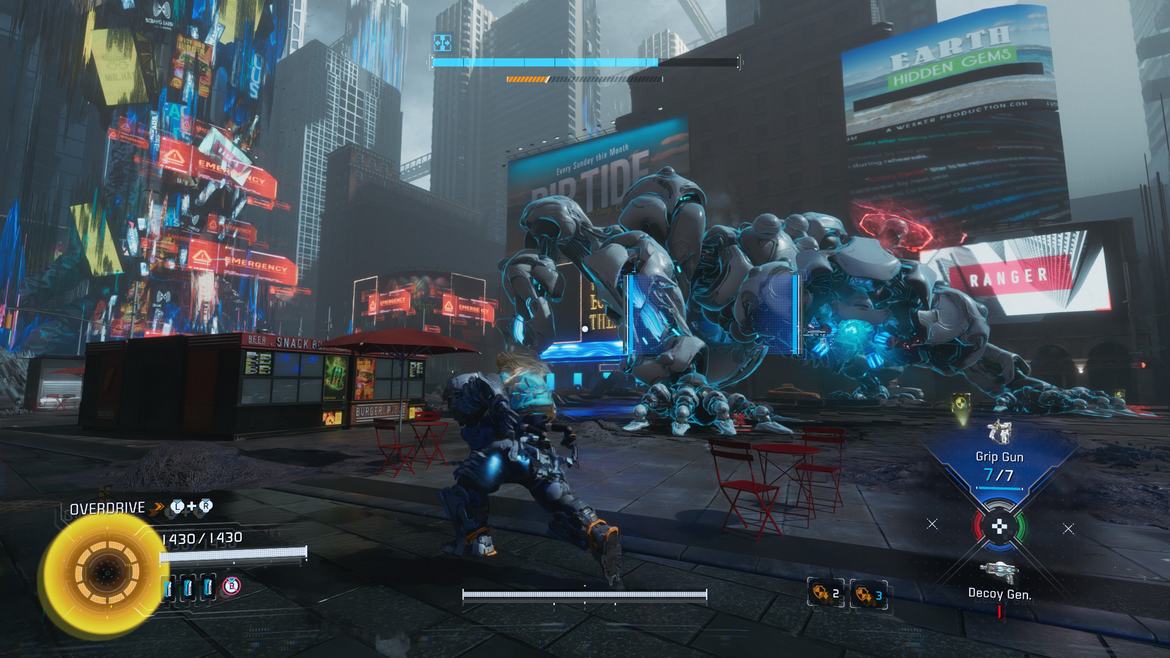Use the orange item with count 2
The image size is (1170, 658).
click(x=825, y=593)
